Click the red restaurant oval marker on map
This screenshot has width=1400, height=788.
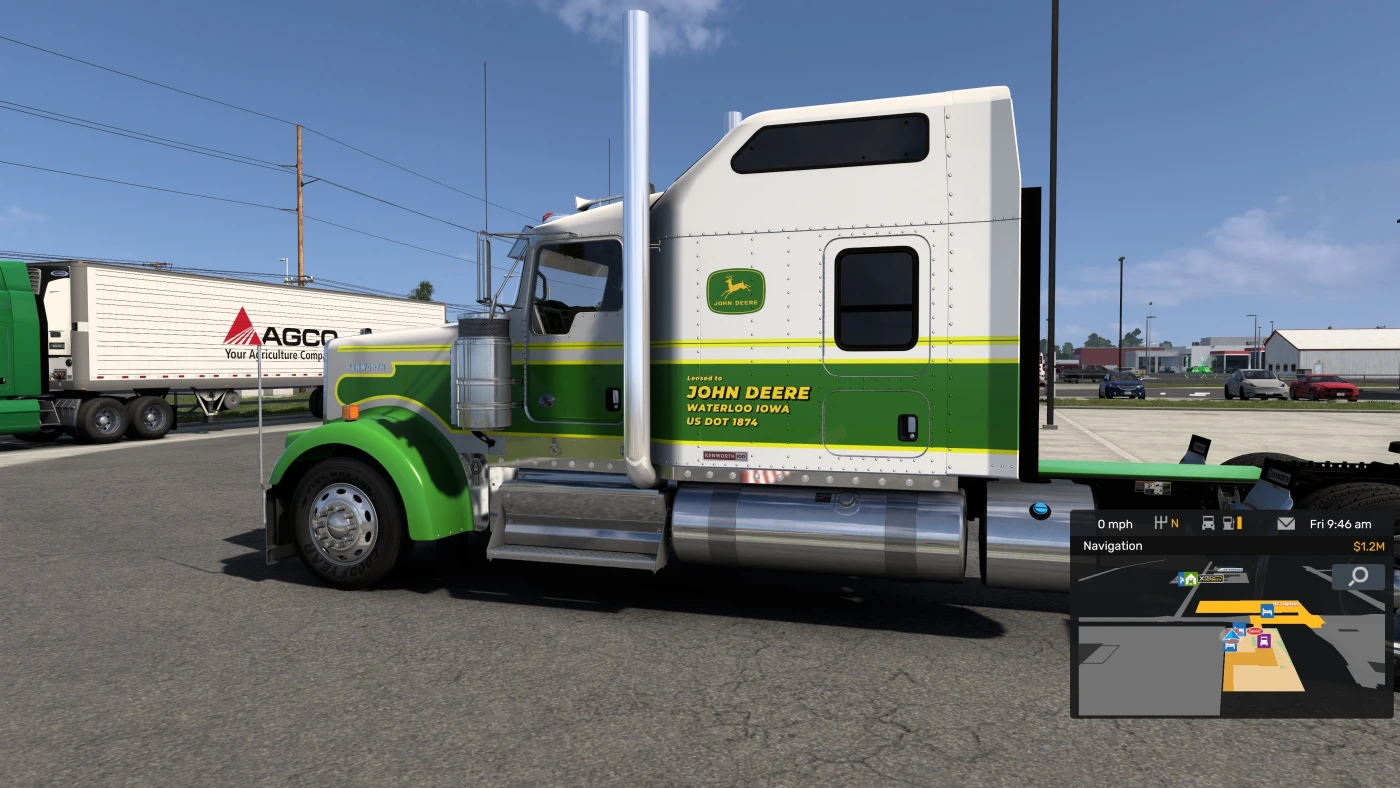[x=1255, y=631]
